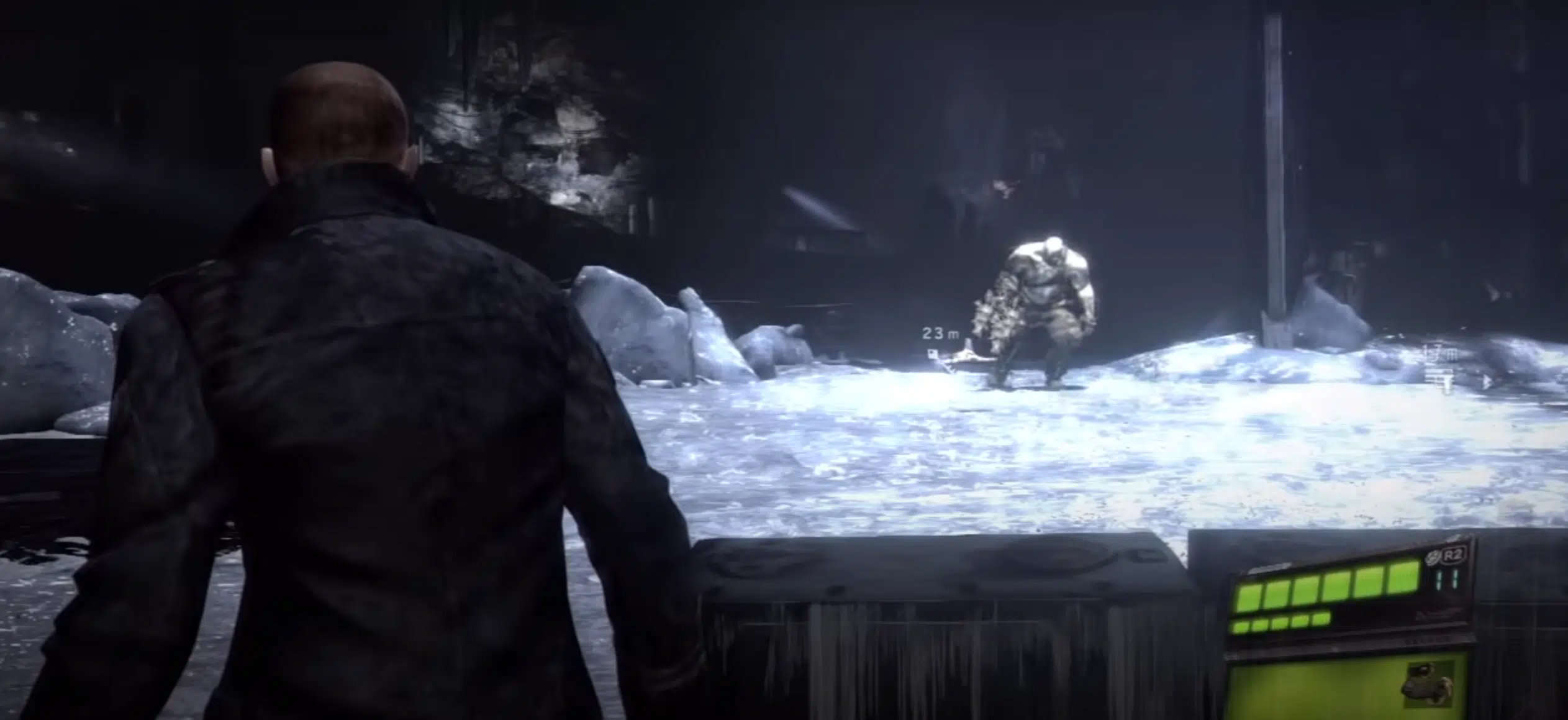The image size is (1568, 720).
Task: Select the grenade item thumbnail in the inventory
Action: pyautogui.click(x=1426, y=686)
